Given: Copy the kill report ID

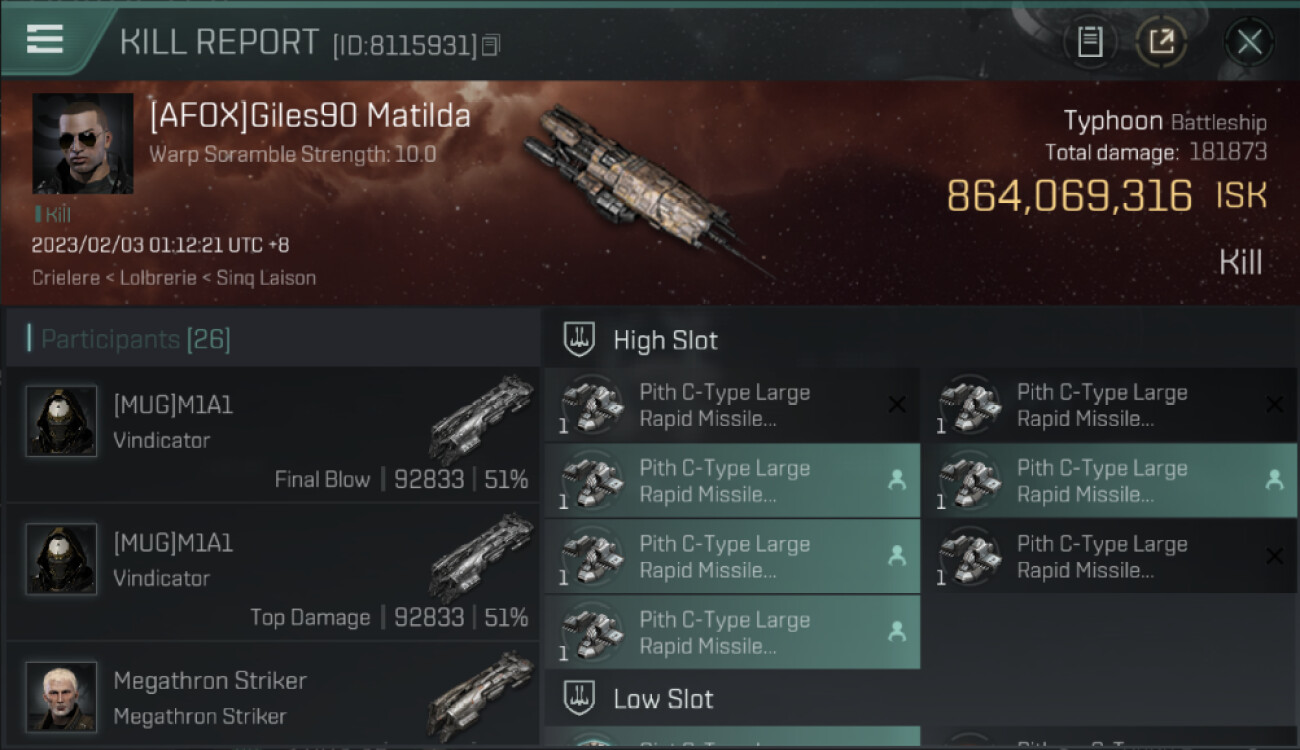Looking at the screenshot, I should [490, 45].
